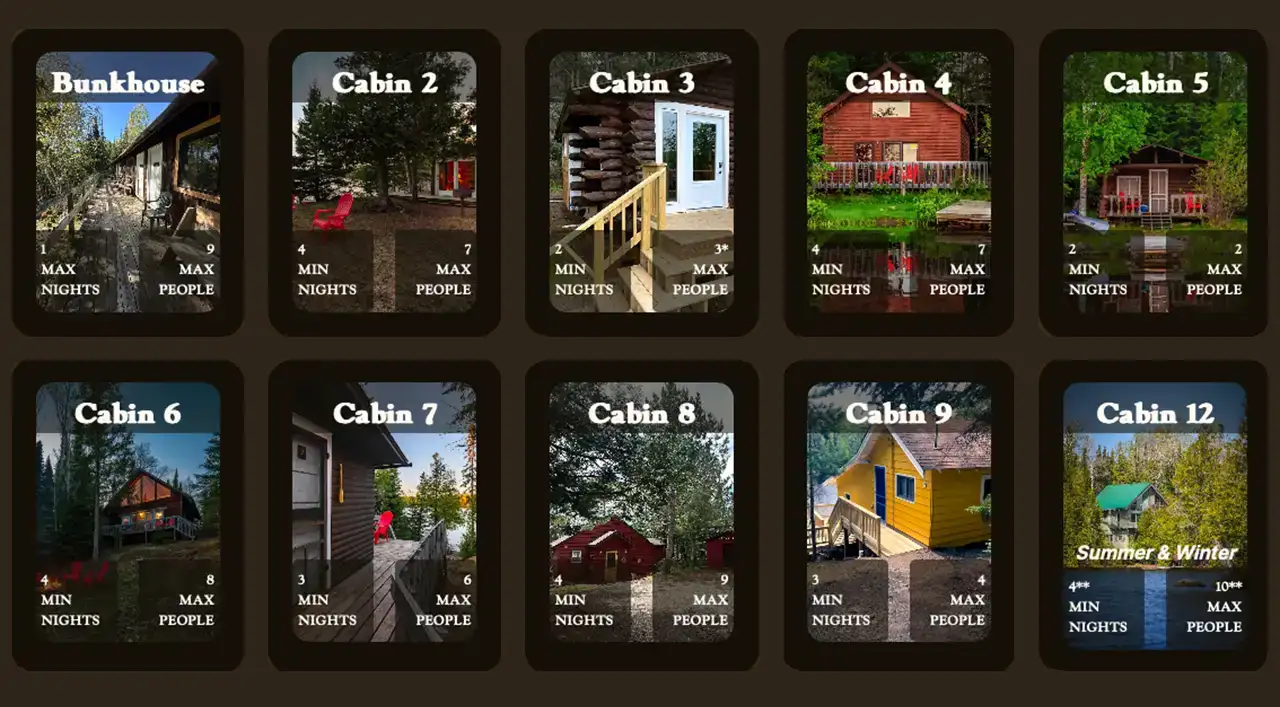Click the Cabin 4 card
1280x707 pixels.
click(x=898, y=182)
